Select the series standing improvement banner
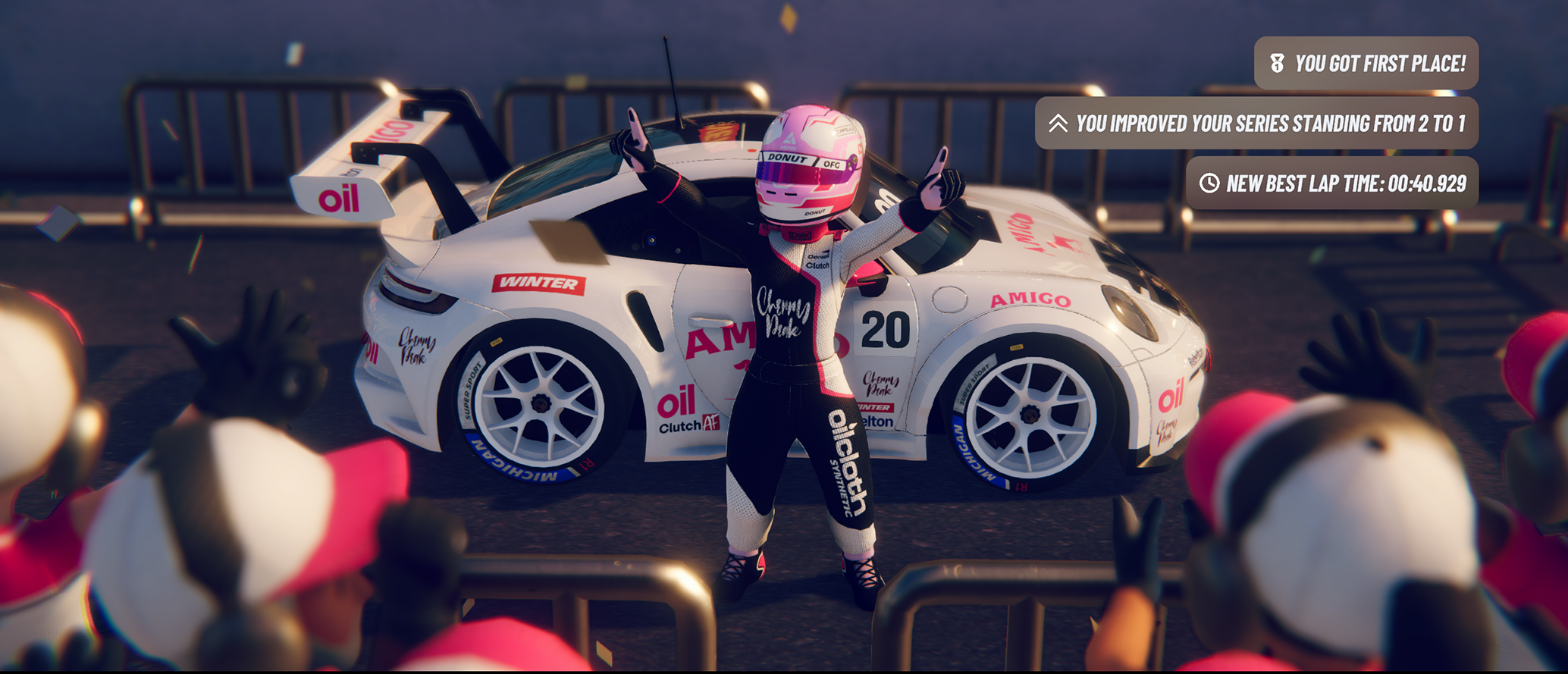1568x674 pixels. click(x=1256, y=124)
